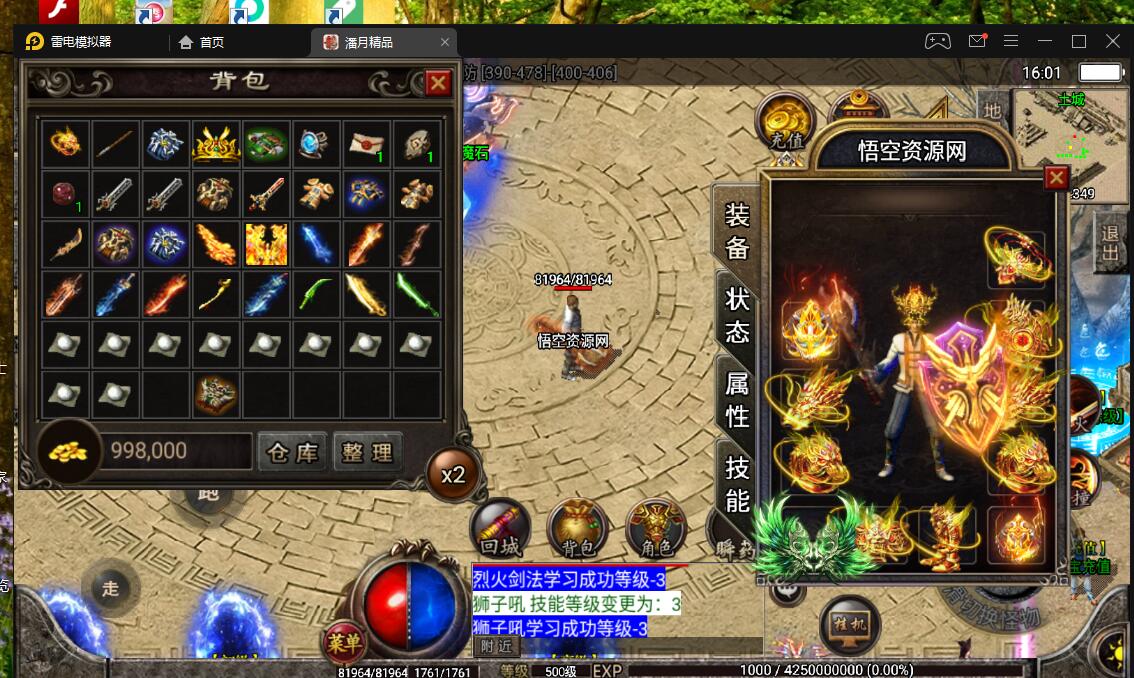
Task: Pick the flaming phoenix item with yellow background
Action: click(x=266, y=244)
